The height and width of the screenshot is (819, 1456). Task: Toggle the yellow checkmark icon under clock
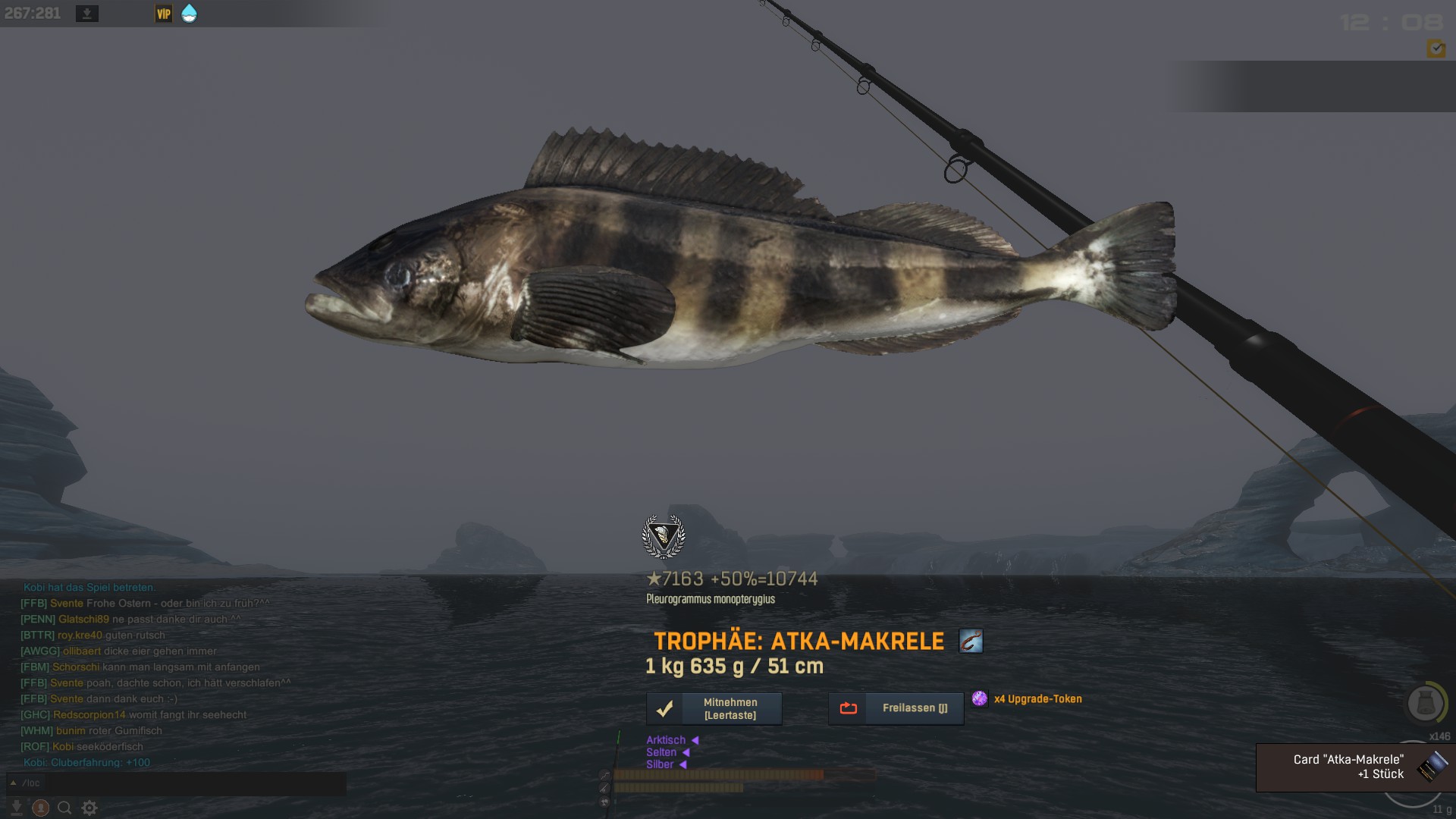1436,49
